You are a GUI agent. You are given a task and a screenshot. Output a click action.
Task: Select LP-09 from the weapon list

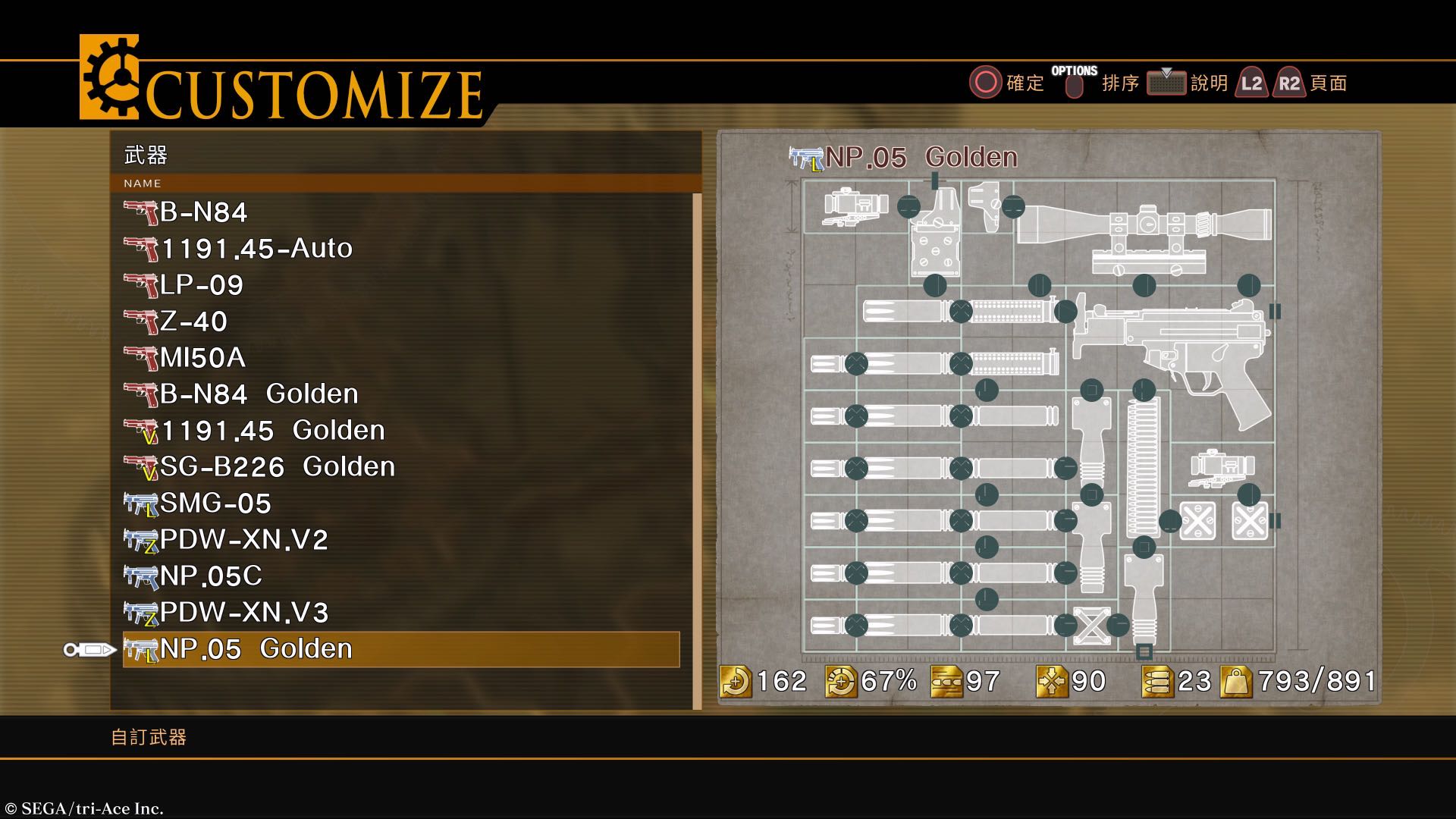202,285
